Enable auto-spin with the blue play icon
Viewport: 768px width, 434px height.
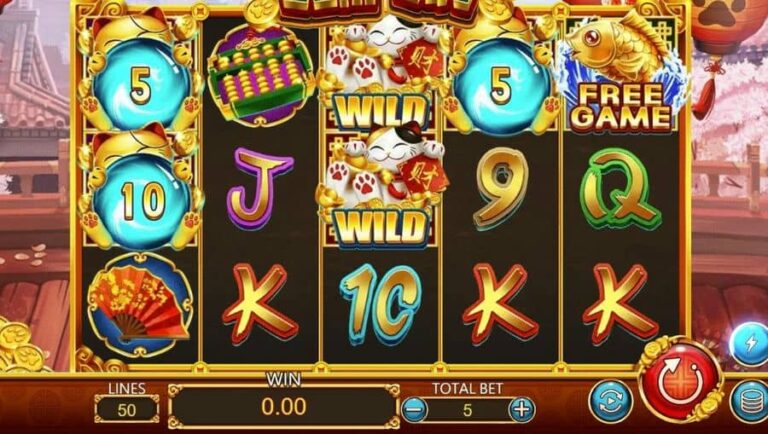pos(608,401)
